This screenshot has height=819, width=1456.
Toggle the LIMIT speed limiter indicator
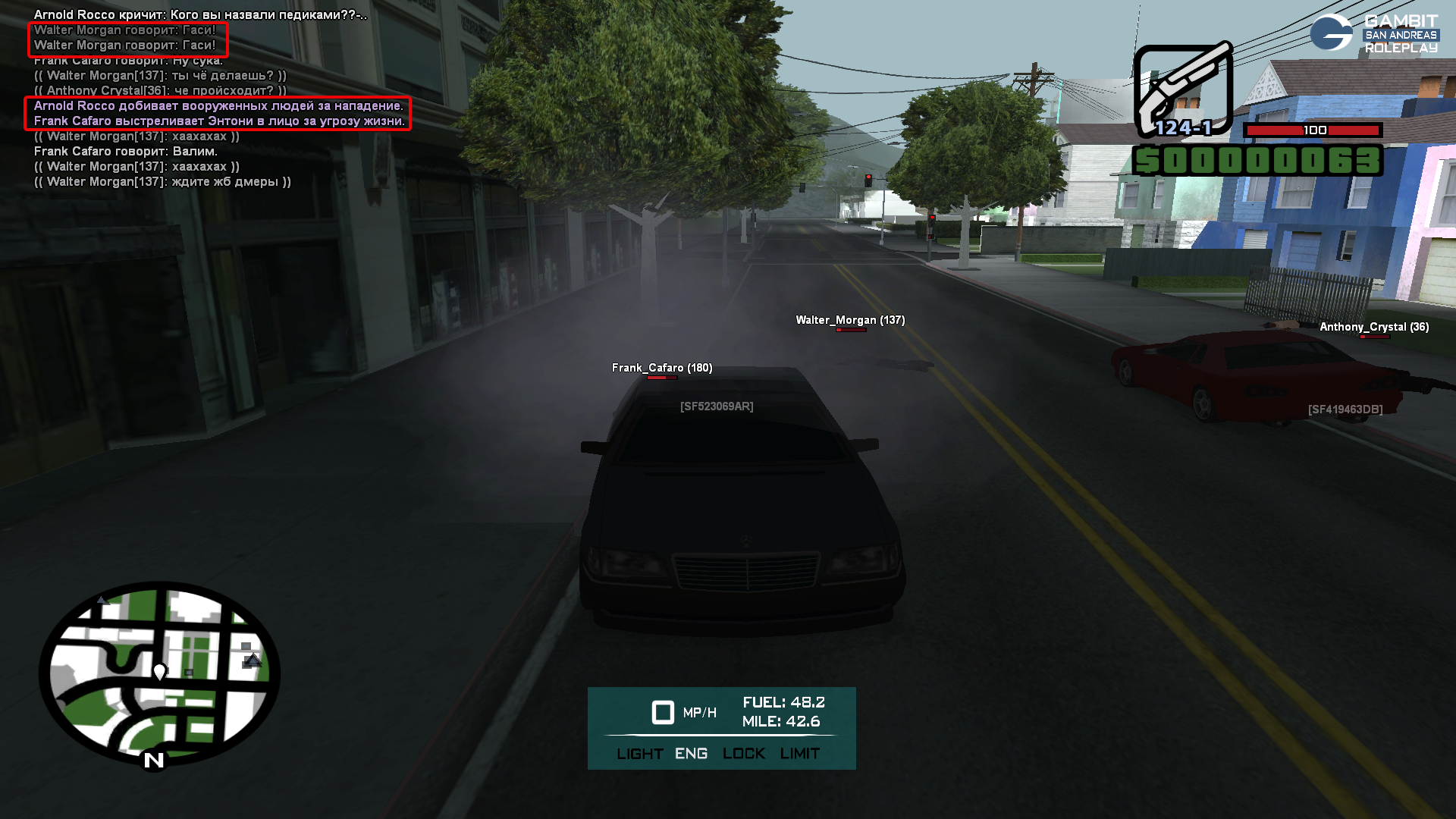[799, 754]
